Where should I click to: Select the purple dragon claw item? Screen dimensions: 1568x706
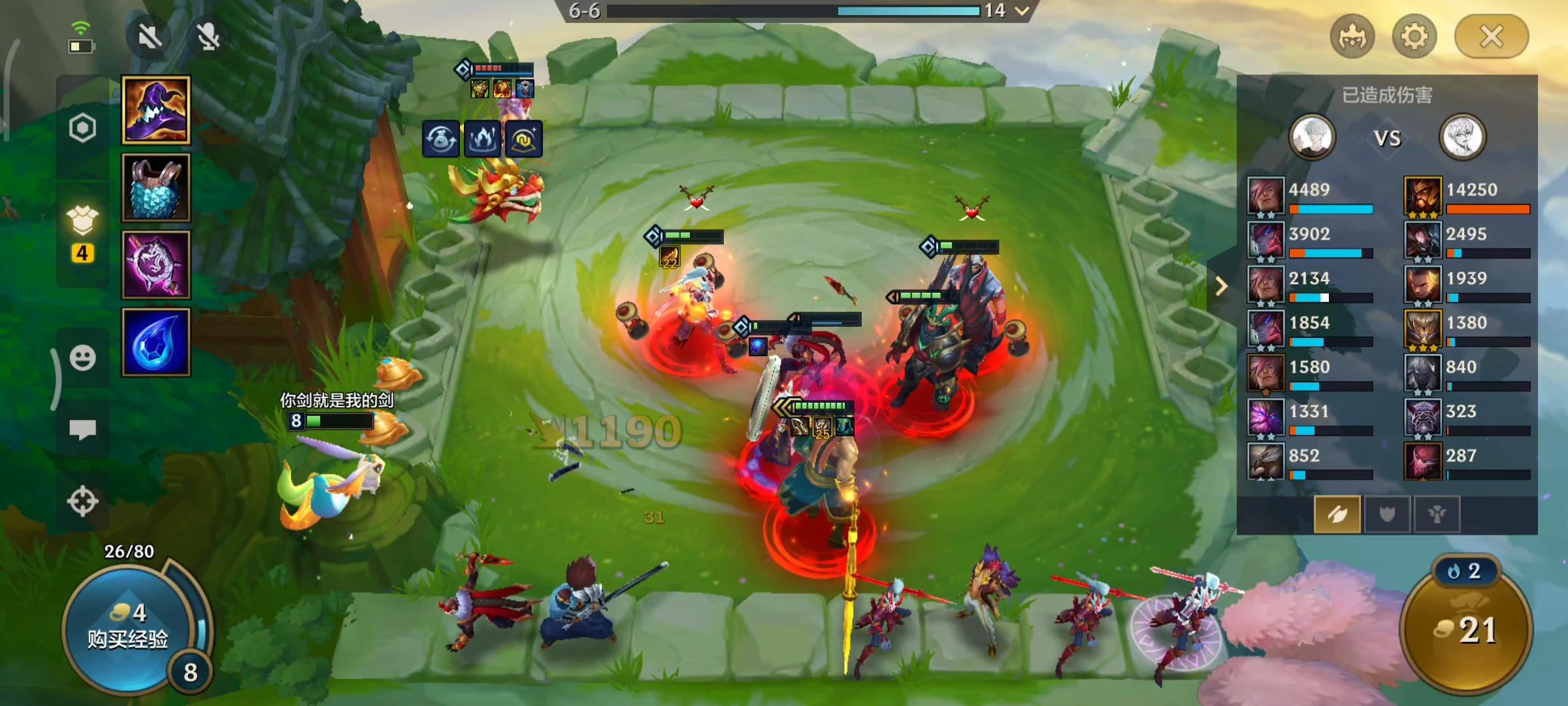click(x=156, y=265)
